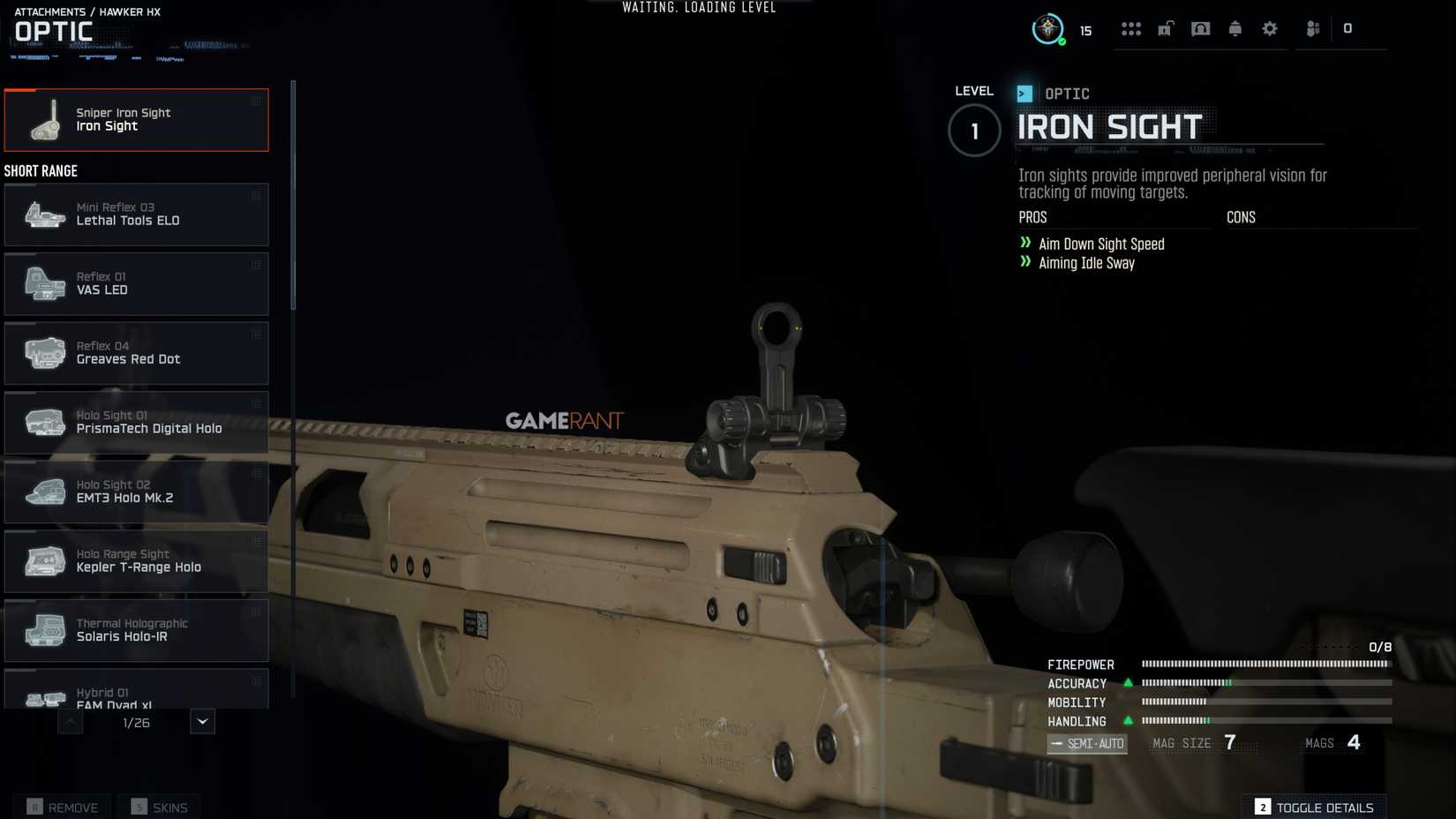Click the notifications bell icon
This screenshot has width=1456, height=819.
click(1235, 28)
